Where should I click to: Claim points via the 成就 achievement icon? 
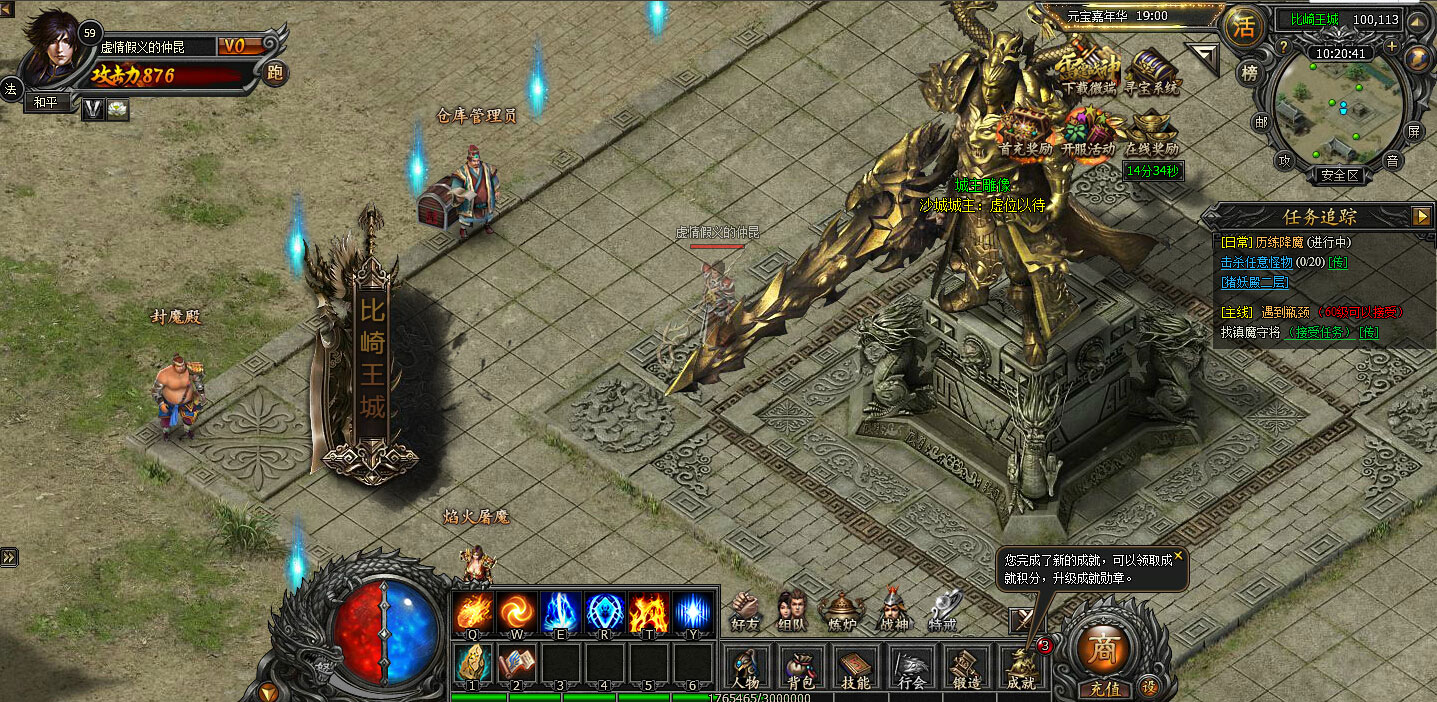[1021, 668]
